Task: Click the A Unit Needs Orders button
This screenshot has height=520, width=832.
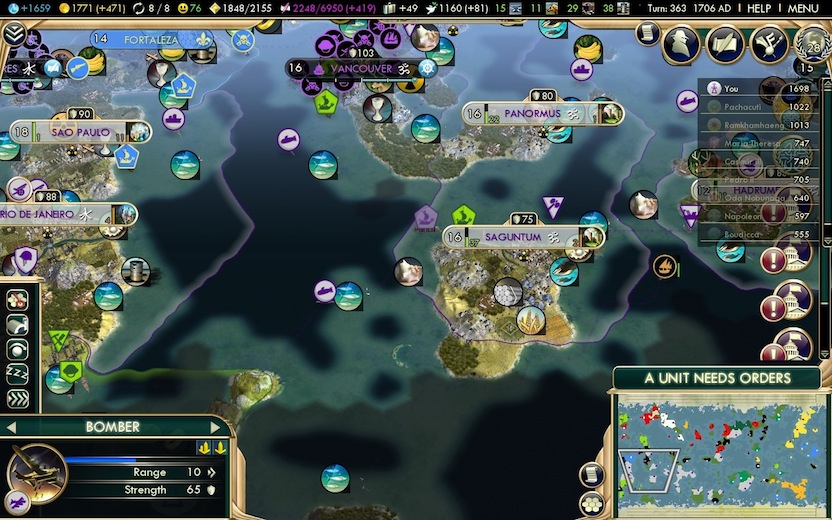Action: [x=717, y=379]
